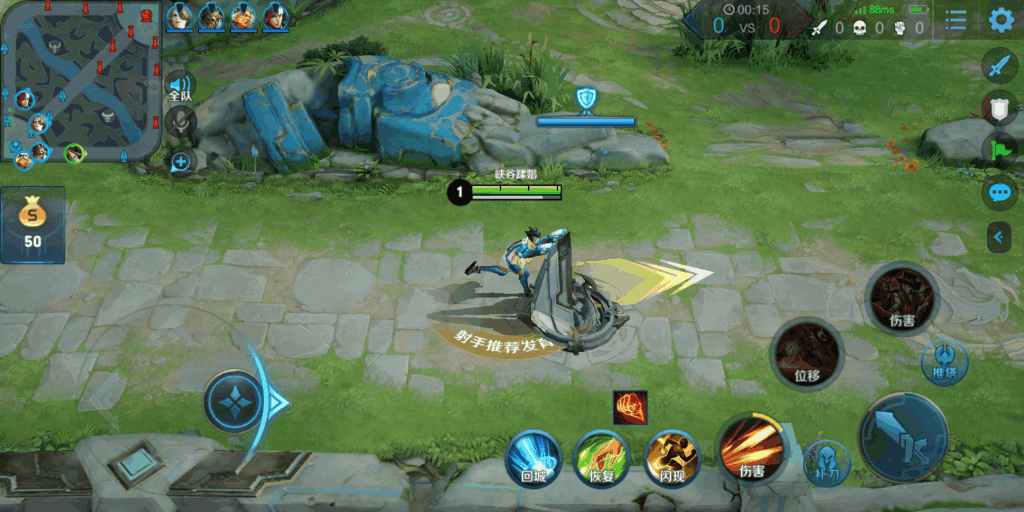
Task: Open the blue chat bubble
Action: [x=999, y=192]
